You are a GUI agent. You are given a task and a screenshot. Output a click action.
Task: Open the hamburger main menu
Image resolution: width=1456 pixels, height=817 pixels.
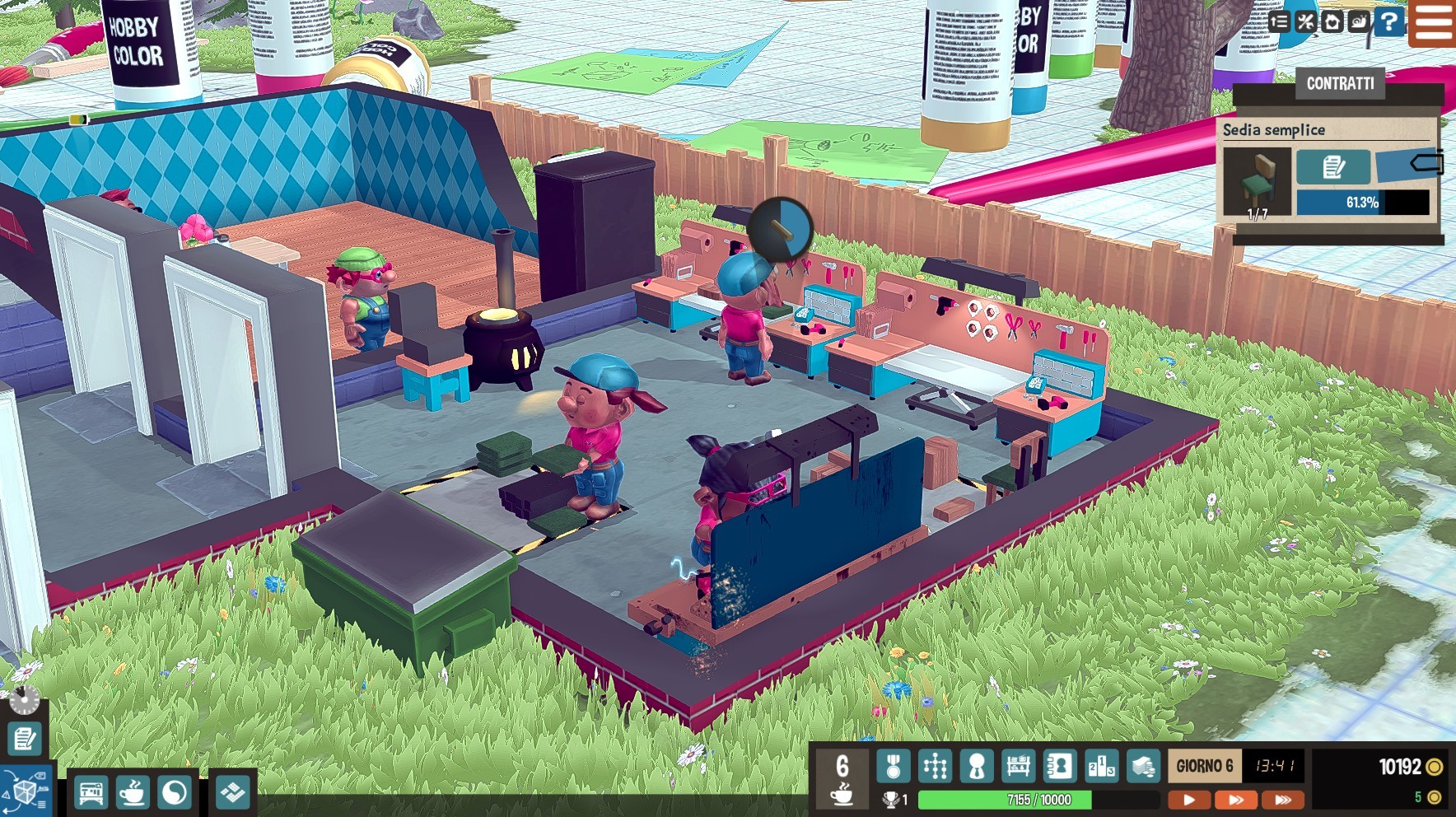pyautogui.click(x=1434, y=22)
